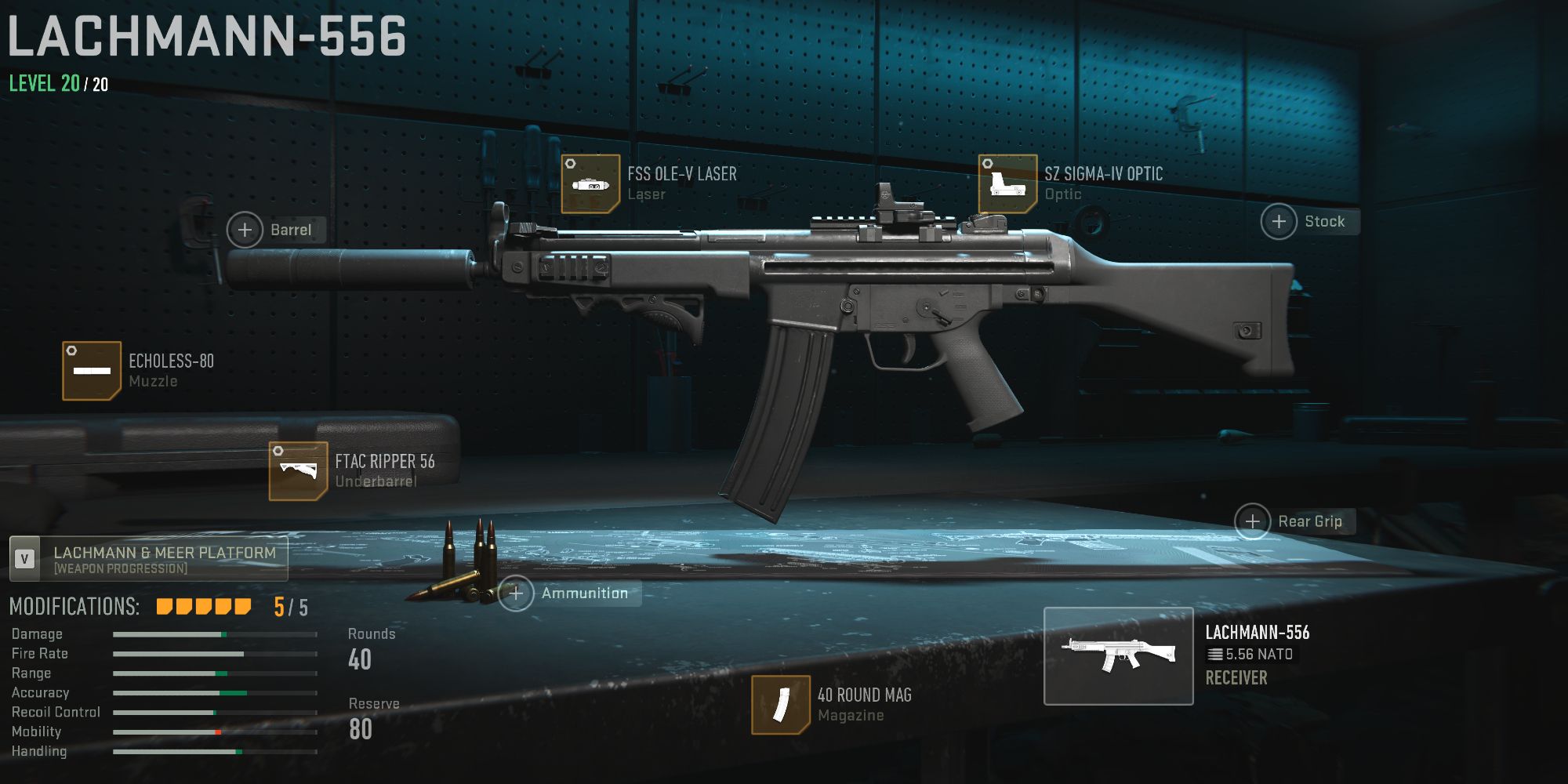
Task: Open the empty Barrel attachment slot
Action: tap(245, 230)
